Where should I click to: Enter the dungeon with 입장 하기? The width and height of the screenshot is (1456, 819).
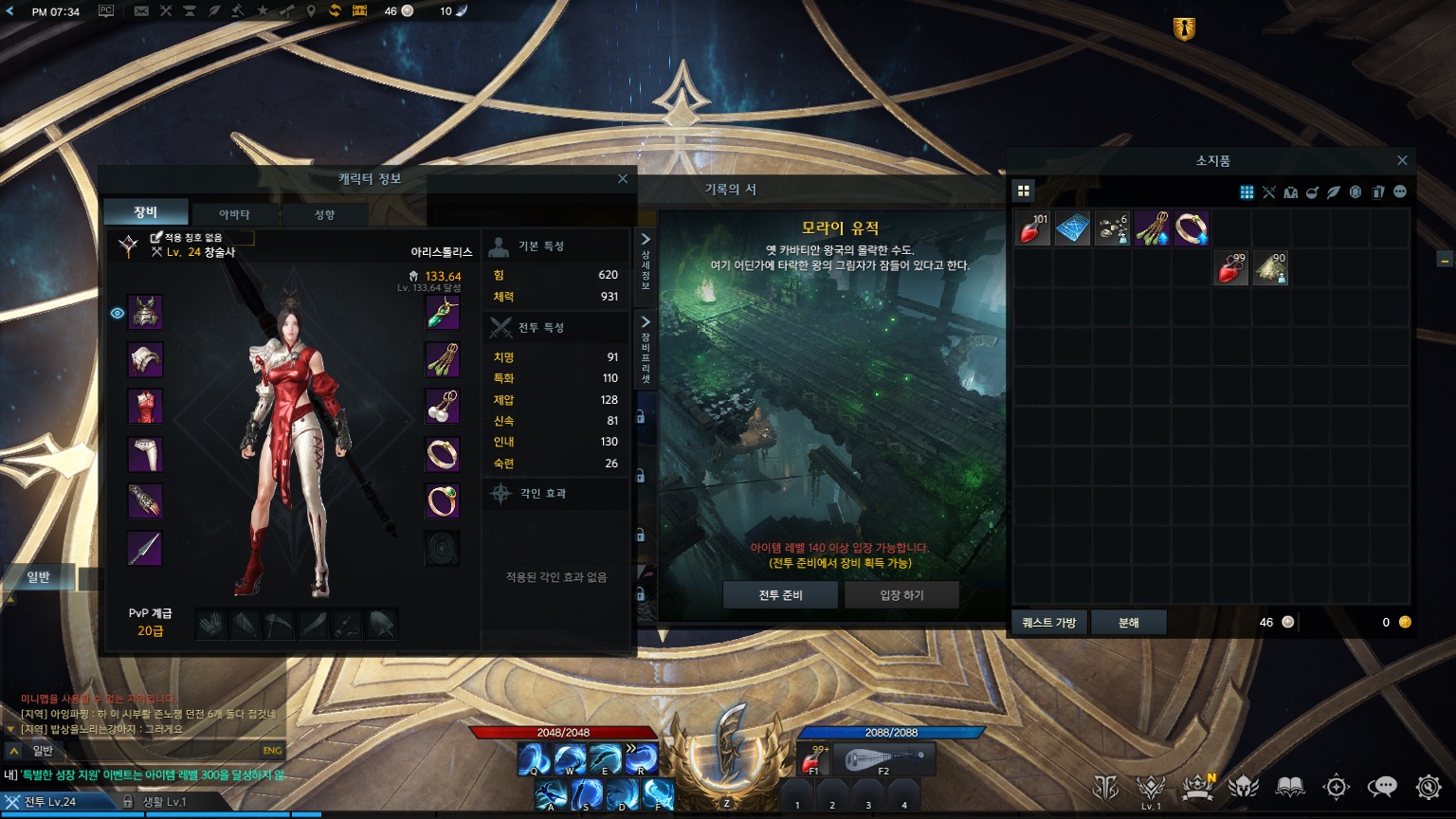pyautogui.click(x=901, y=594)
